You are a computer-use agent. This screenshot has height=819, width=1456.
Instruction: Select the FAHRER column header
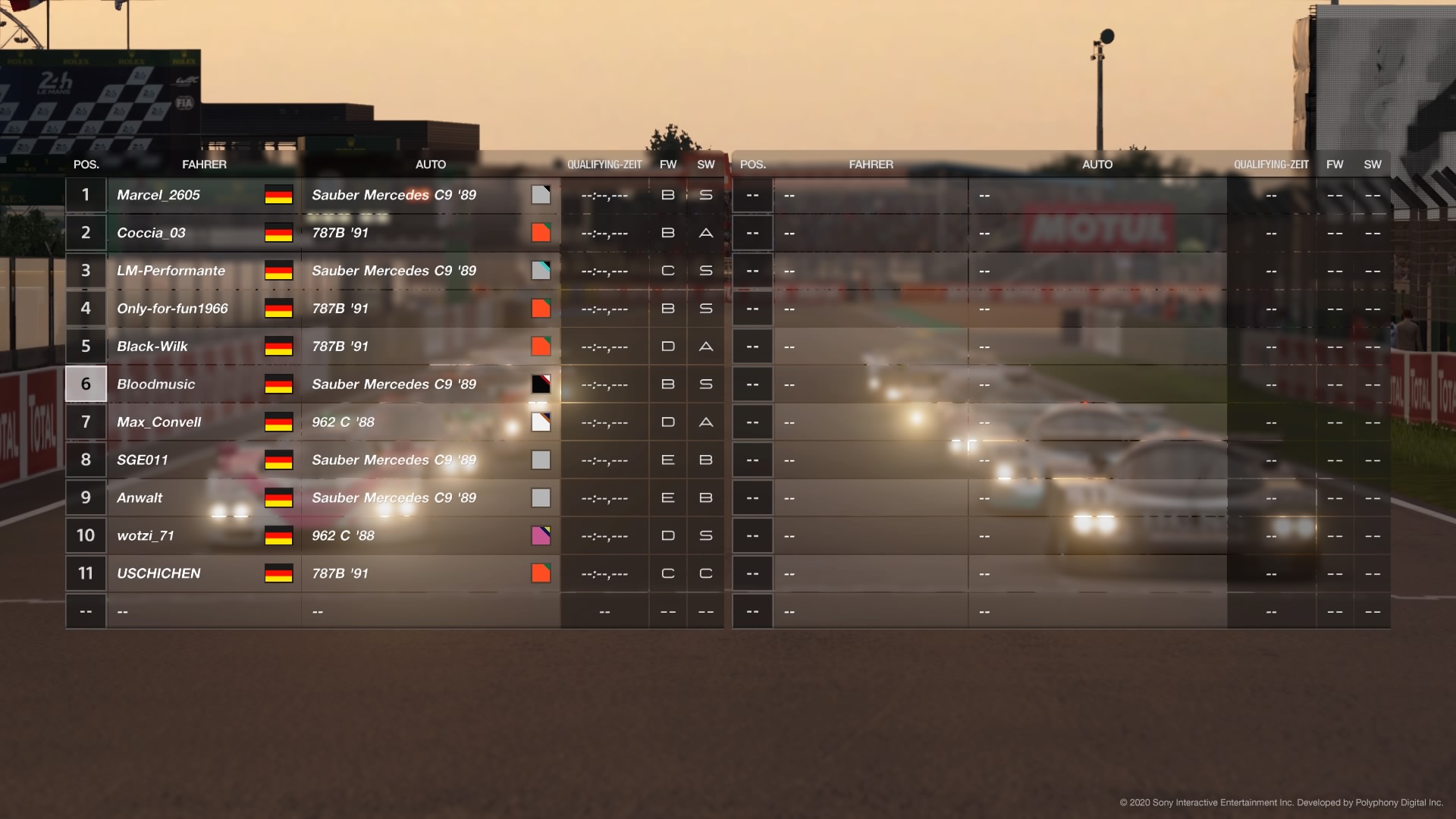point(205,164)
